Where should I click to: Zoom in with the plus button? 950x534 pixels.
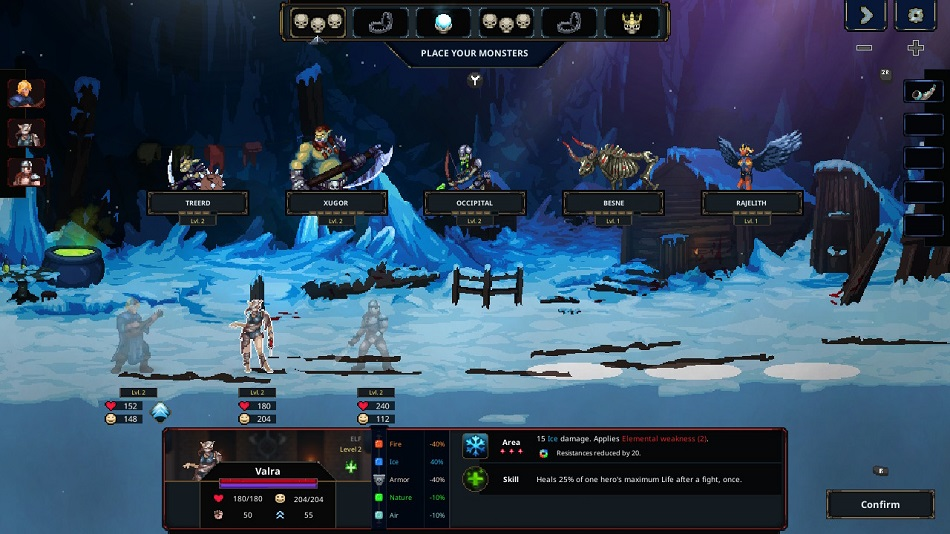pos(915,48)
